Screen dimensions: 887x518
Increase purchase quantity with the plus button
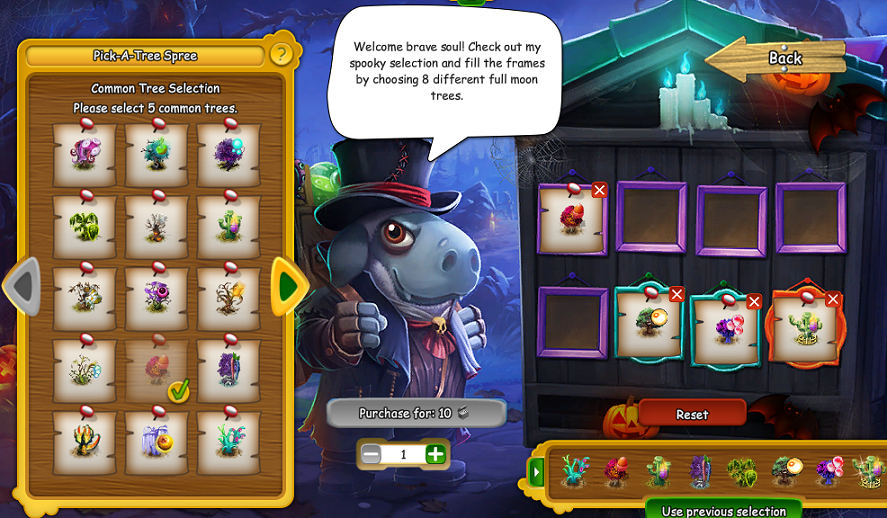click(x=435, y=454)
